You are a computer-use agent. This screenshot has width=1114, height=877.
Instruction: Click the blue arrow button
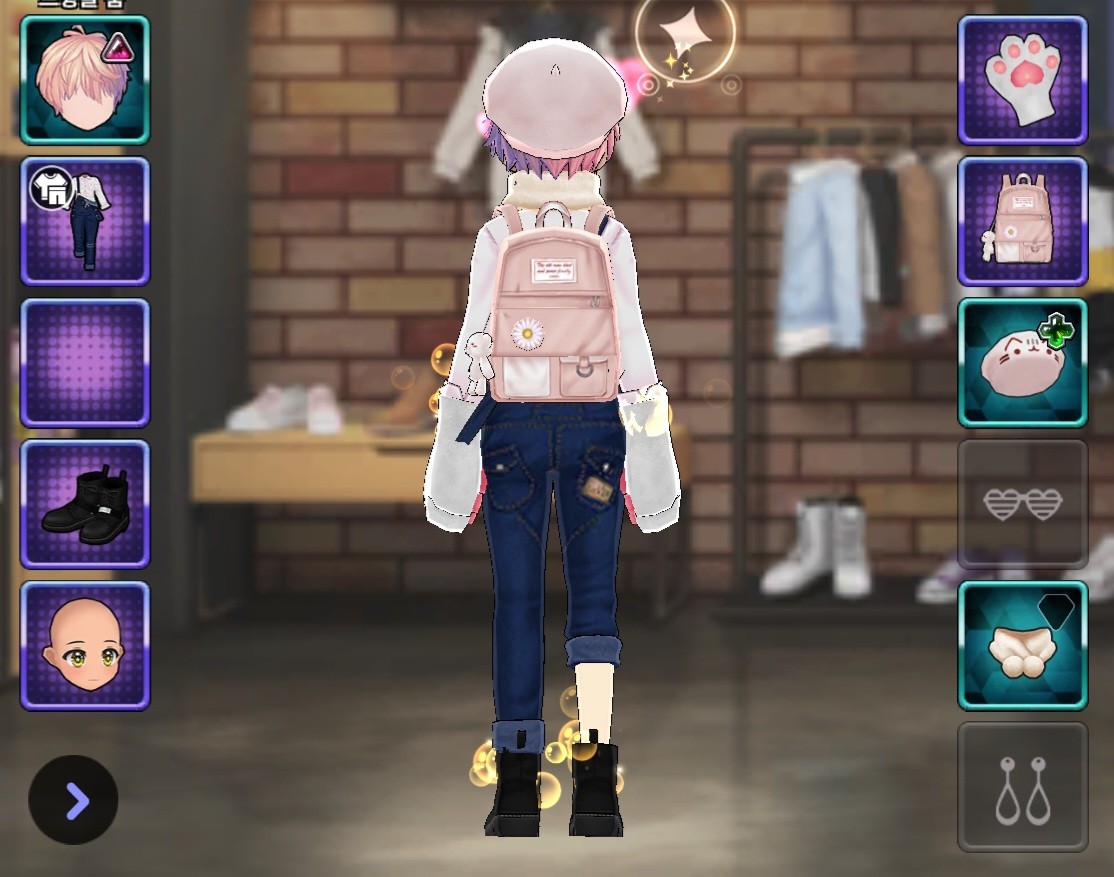coord(73,800)
